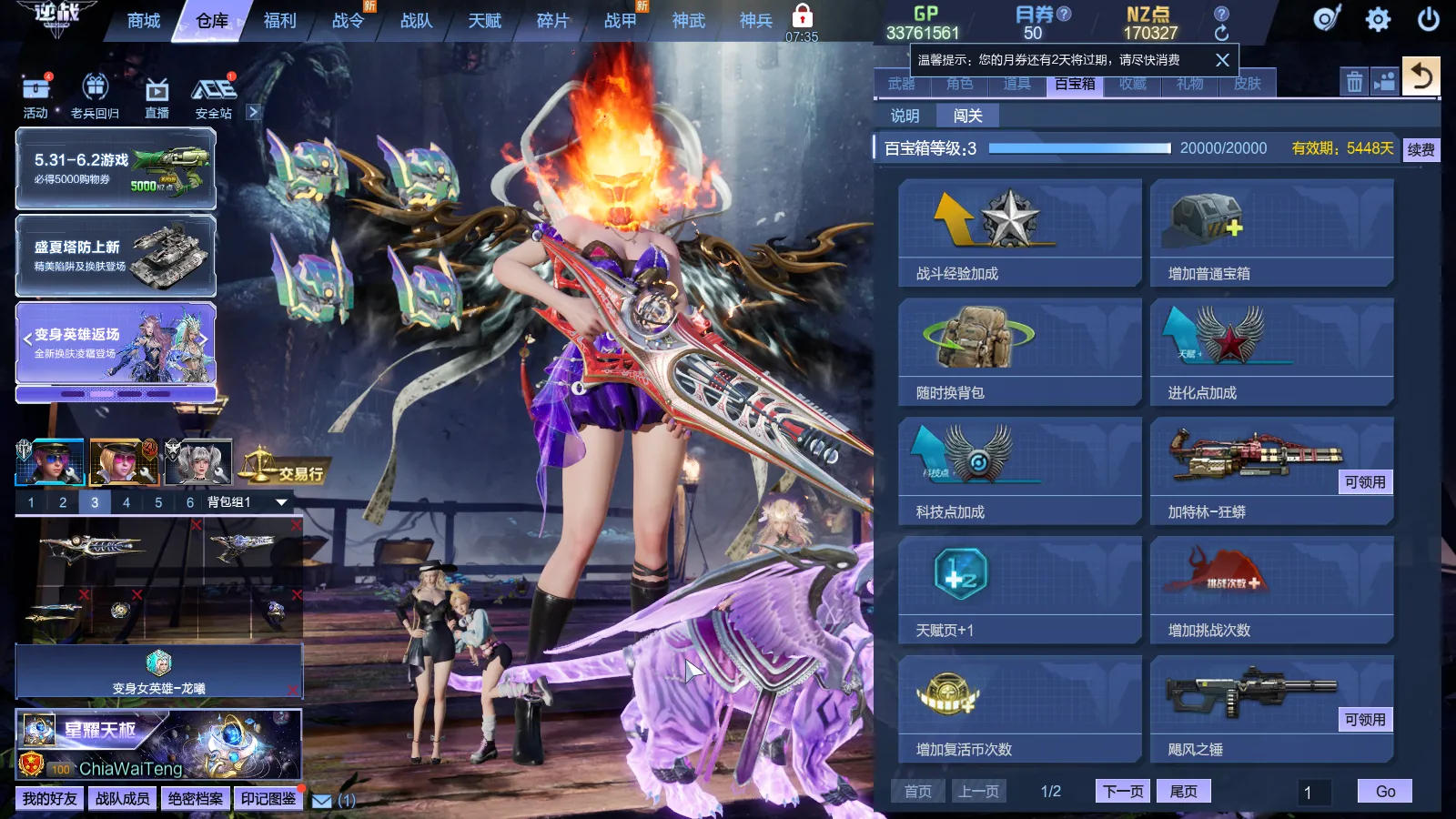The height and width of the screenshot is (819, 1456).
Task: Click the power exit icon
Action: 1429,19
